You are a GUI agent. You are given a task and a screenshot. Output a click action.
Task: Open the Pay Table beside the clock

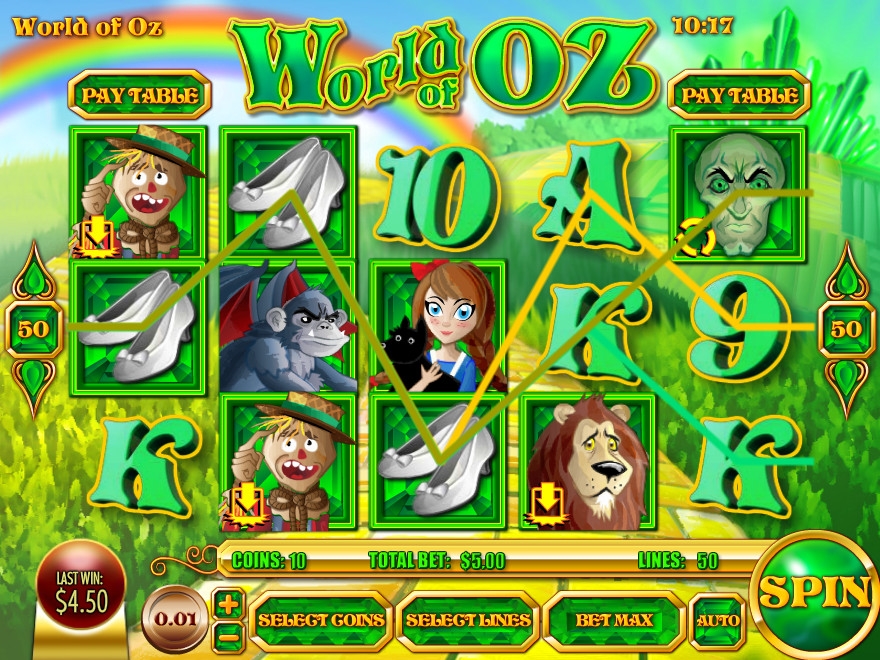pyautogui.click(x=738, y=96)
